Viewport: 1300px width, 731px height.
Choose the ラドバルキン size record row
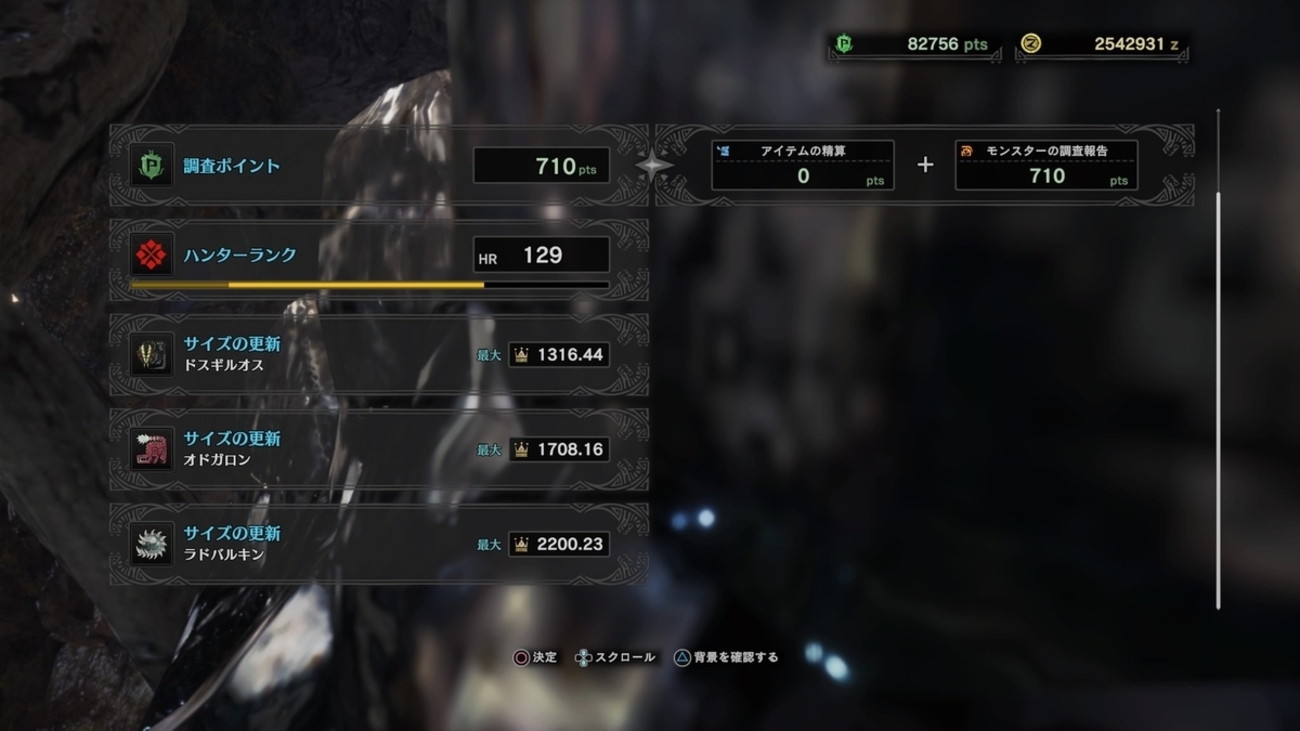[378, 544]
